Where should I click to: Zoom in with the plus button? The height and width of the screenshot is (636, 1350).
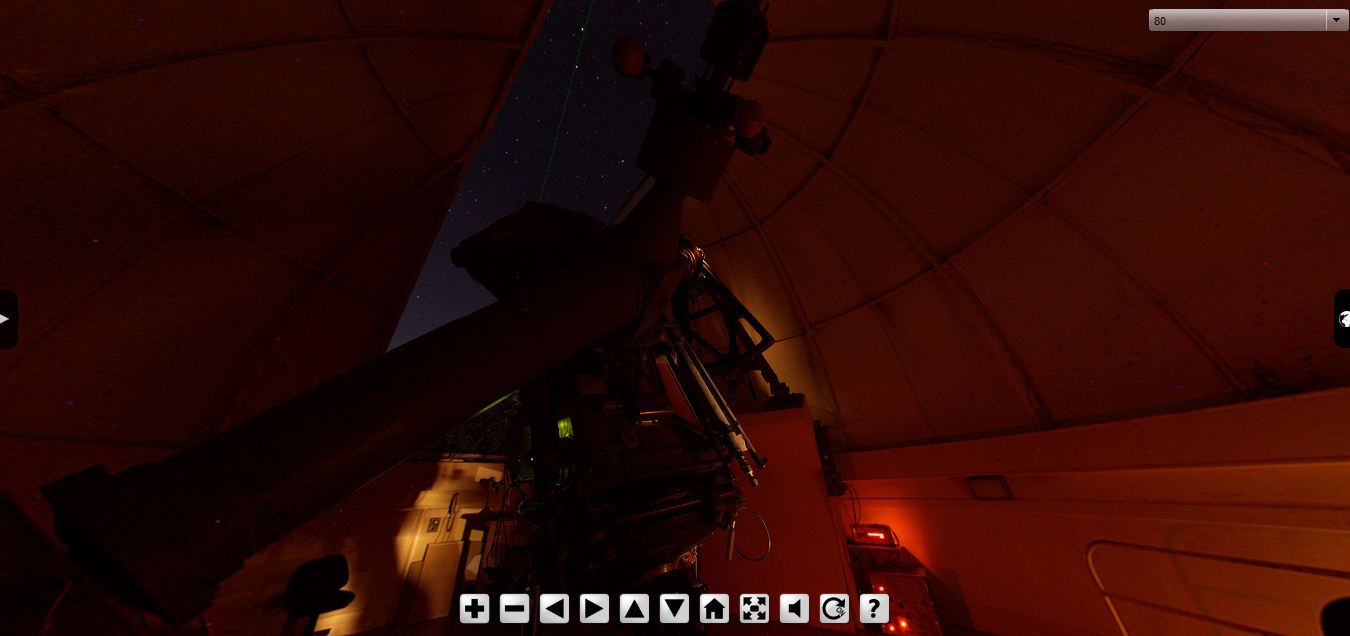click(474, 608)
